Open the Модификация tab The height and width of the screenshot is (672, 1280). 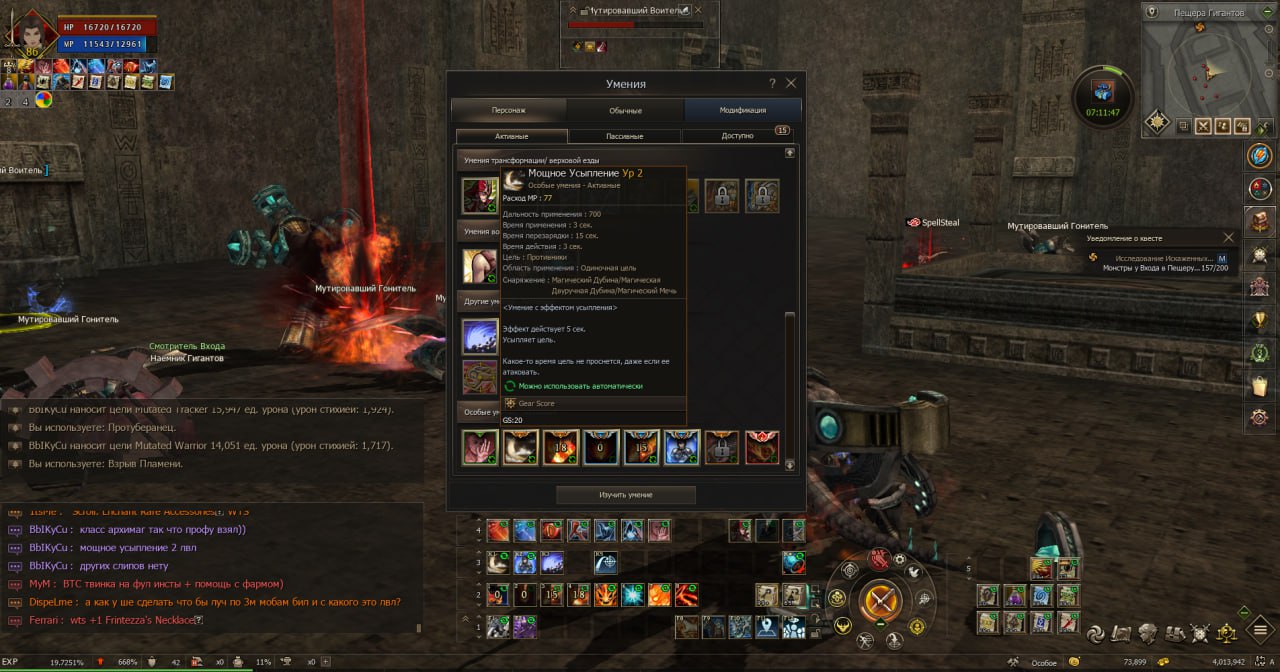click(x=742, y=110)
